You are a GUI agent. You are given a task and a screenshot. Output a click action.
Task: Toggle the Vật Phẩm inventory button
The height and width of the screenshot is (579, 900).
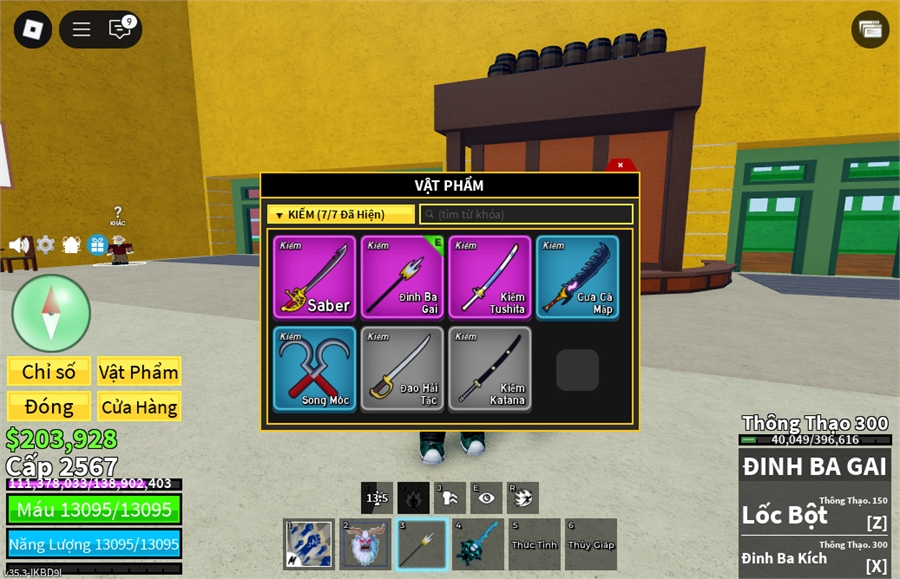[x=139, y=372]
